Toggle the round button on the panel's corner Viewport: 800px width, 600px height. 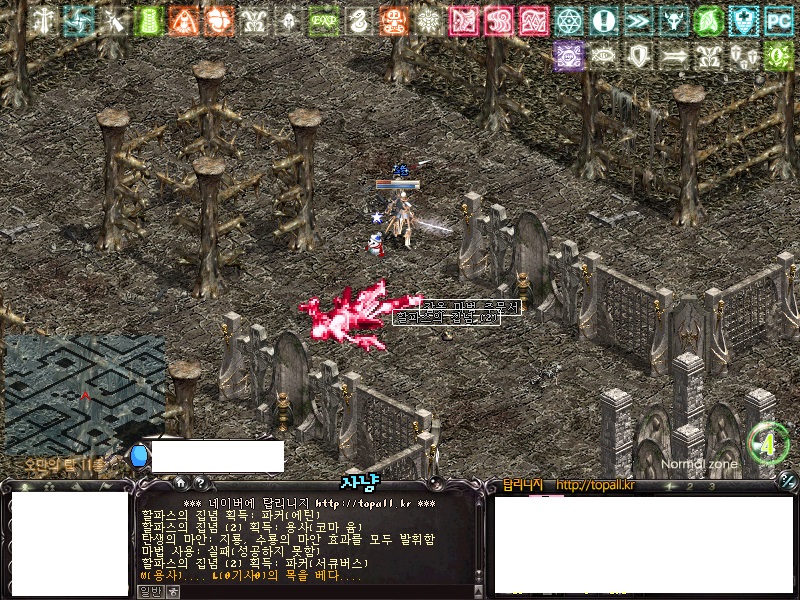(x=788, y=483)
